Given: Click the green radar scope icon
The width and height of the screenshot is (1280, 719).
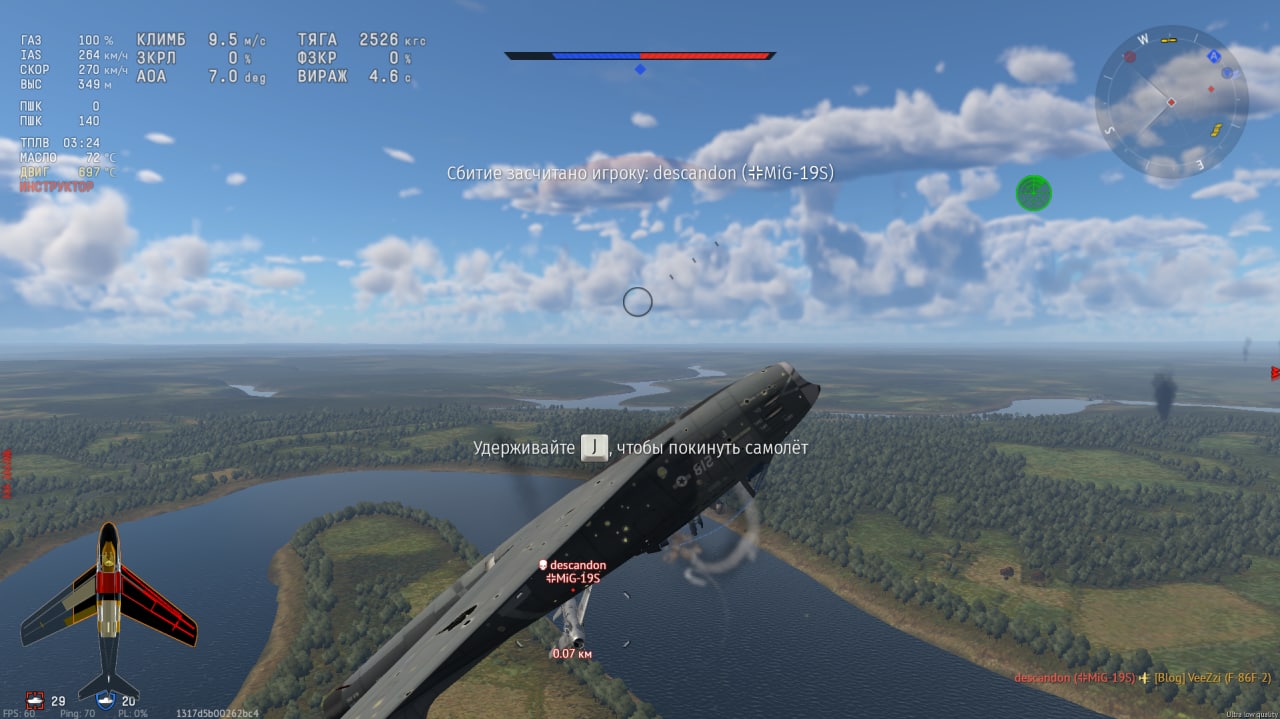Looking at the screenshot, I should pyautogui.click(x=1034, y=193).
